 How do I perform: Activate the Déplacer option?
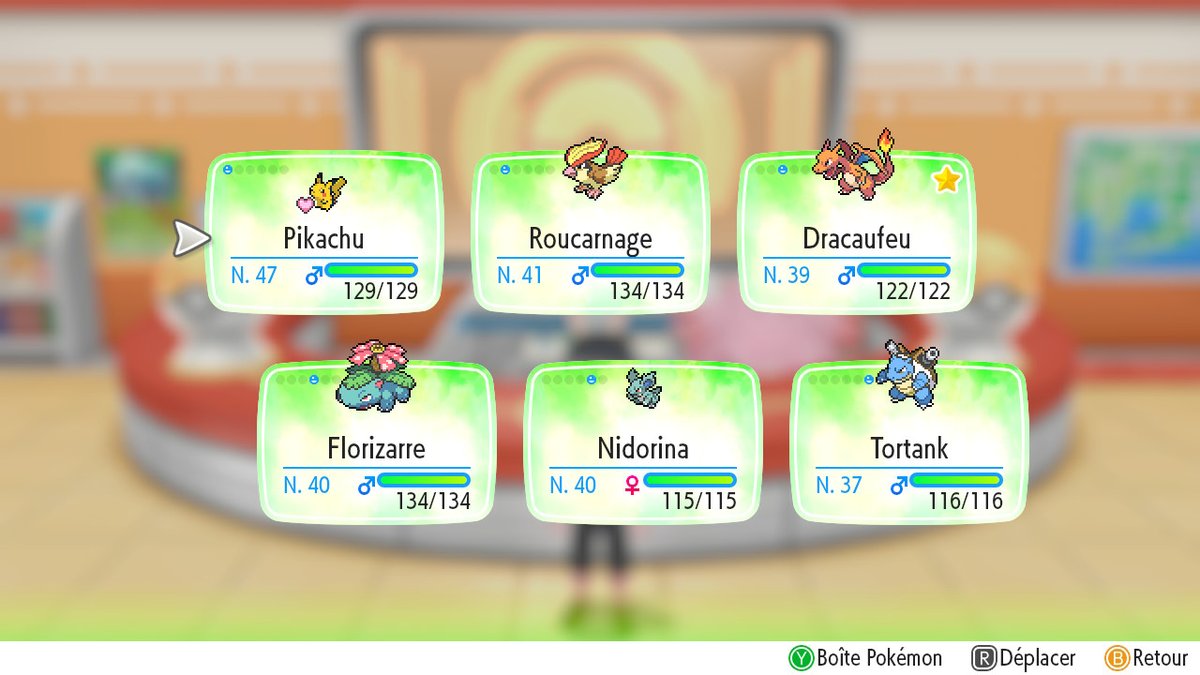click(1024, 657)
